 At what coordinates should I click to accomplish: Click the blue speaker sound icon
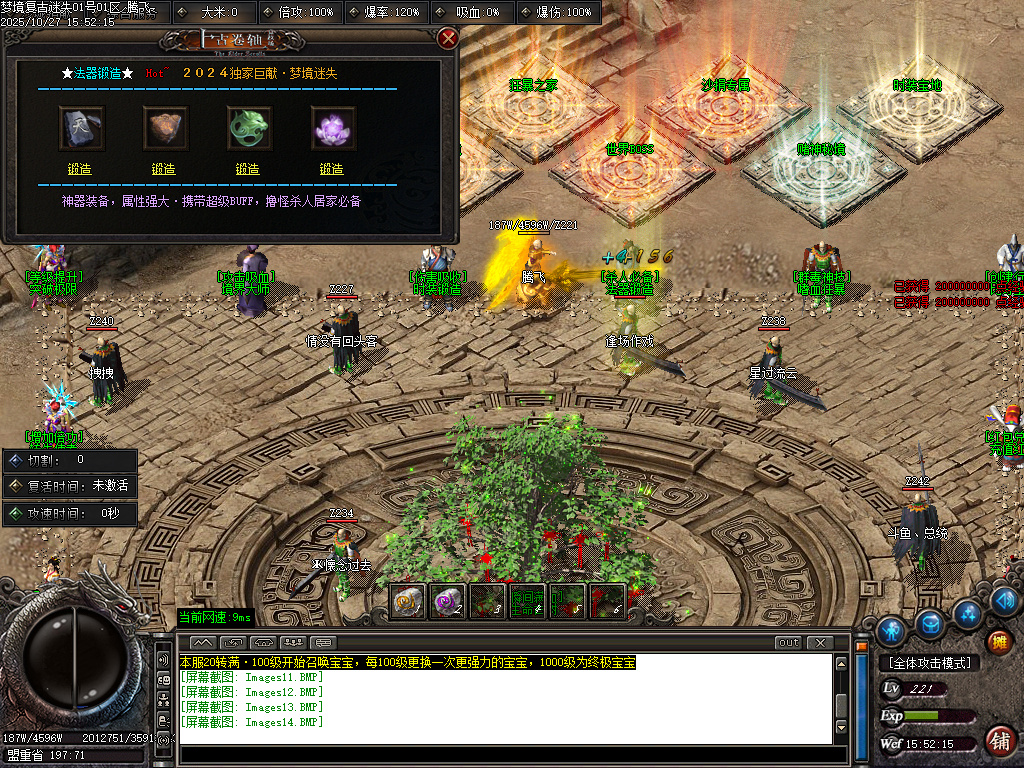click(x=1006, y=600)
